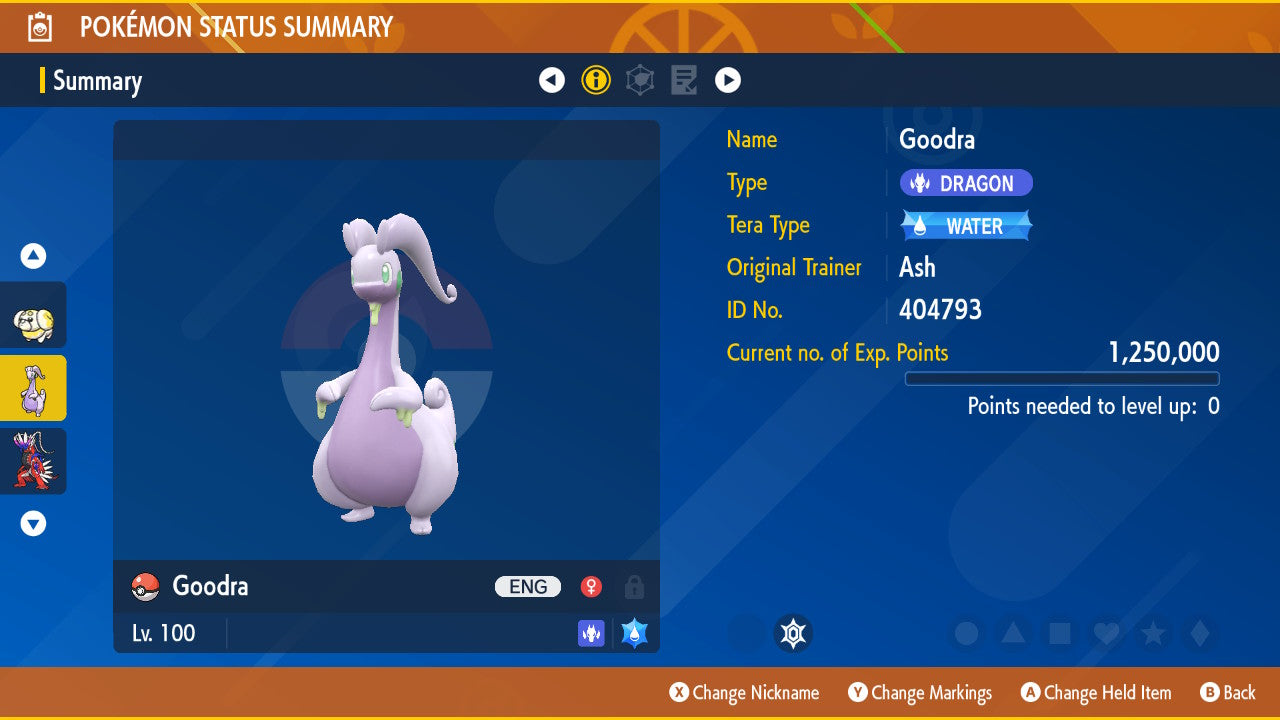
Task: Toggle the star marking
Action: [1153, 633]
